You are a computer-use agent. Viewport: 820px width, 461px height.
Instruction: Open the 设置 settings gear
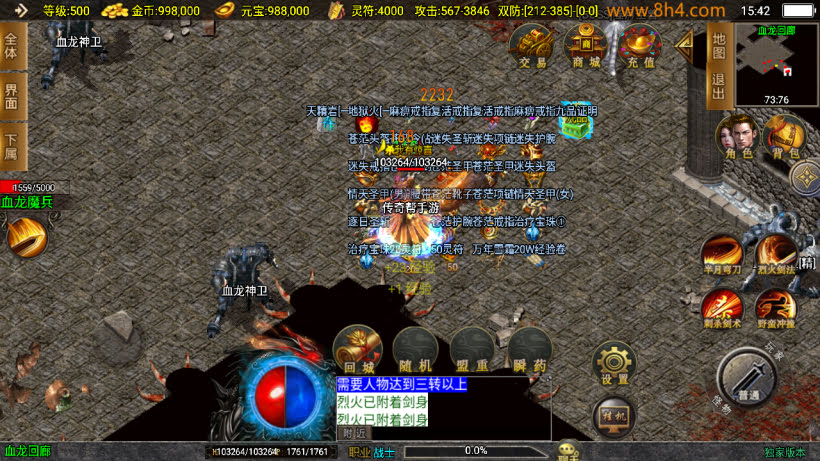[x=615, y=364]
